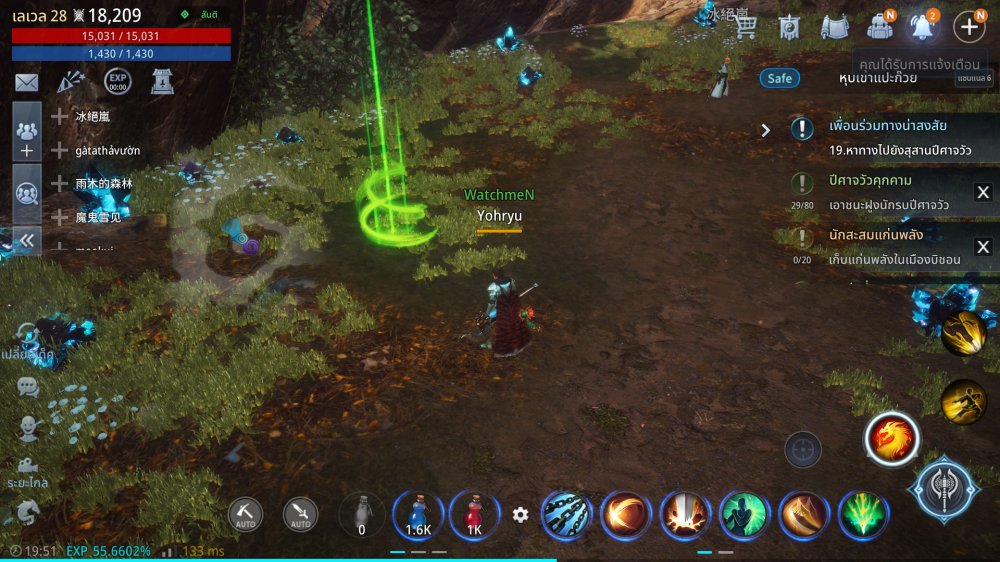Expand the plus main menu button
This screenshot has height=562, width=1000.
pyautogui.click(x=968, y=27)
